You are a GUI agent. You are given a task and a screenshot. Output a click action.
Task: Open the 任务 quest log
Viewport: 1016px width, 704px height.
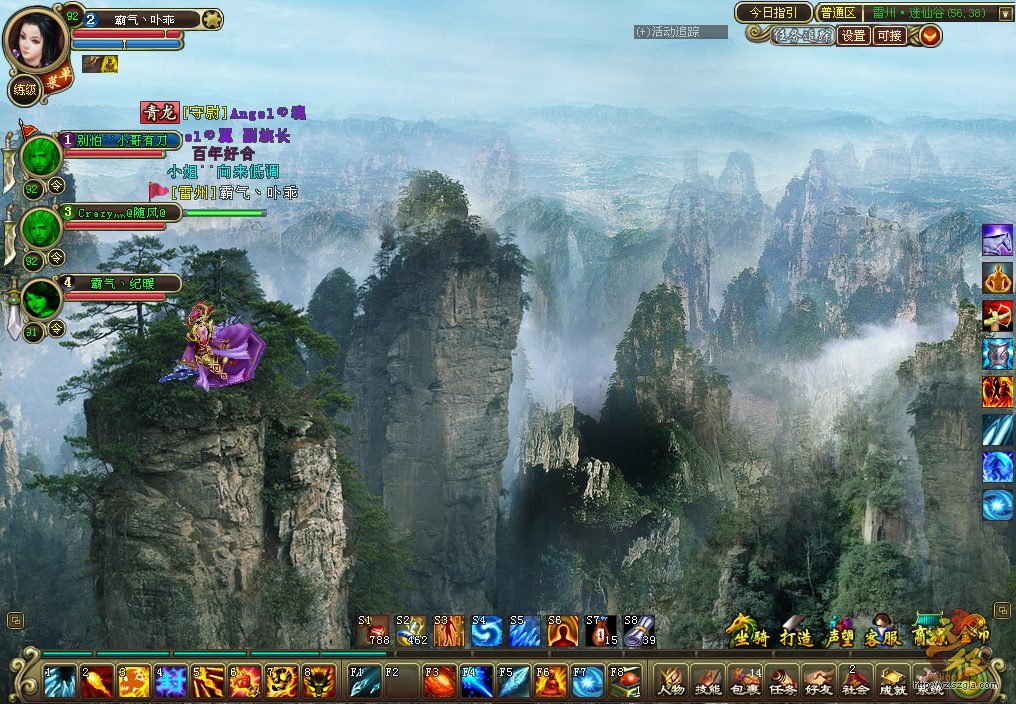782,681
